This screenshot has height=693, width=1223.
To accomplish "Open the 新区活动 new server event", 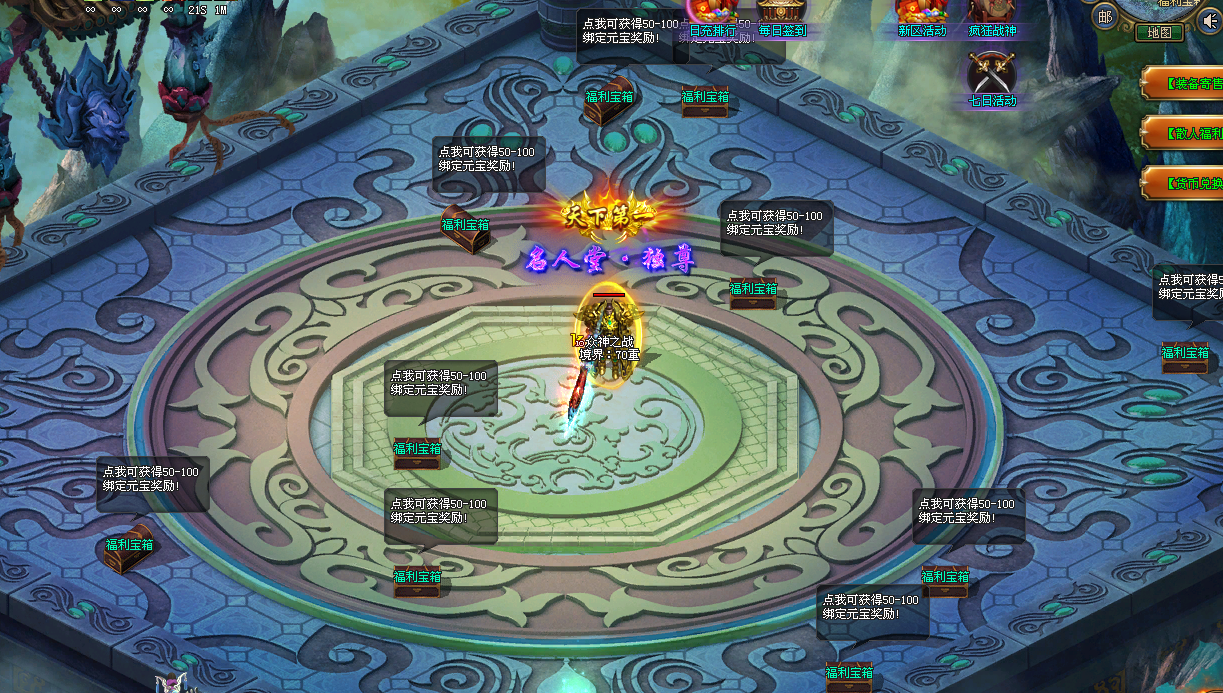I will pos(921,16).
